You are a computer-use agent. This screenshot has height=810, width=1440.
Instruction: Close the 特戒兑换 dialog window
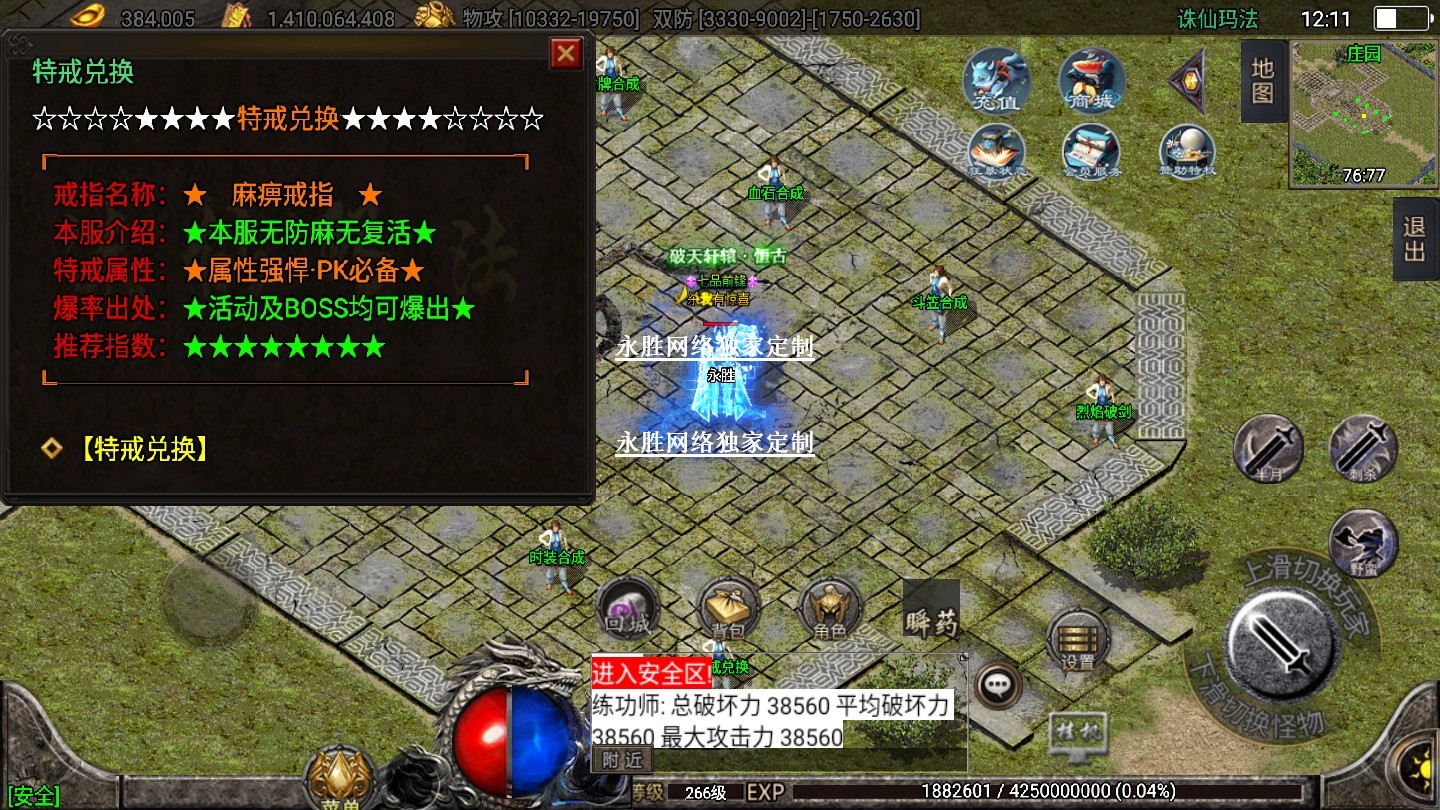[x=566, y=53]
